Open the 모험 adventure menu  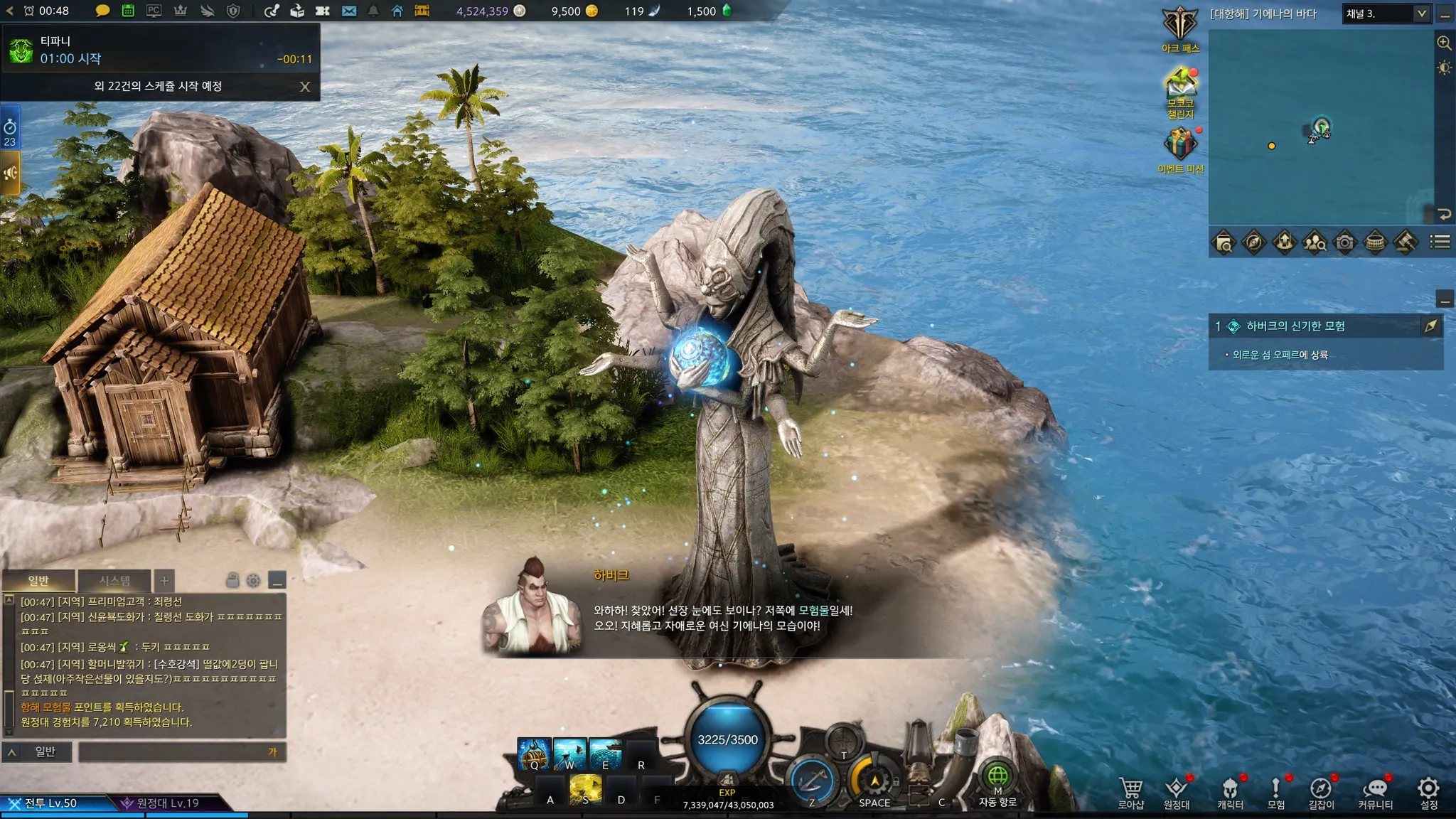pos(1276,793)
